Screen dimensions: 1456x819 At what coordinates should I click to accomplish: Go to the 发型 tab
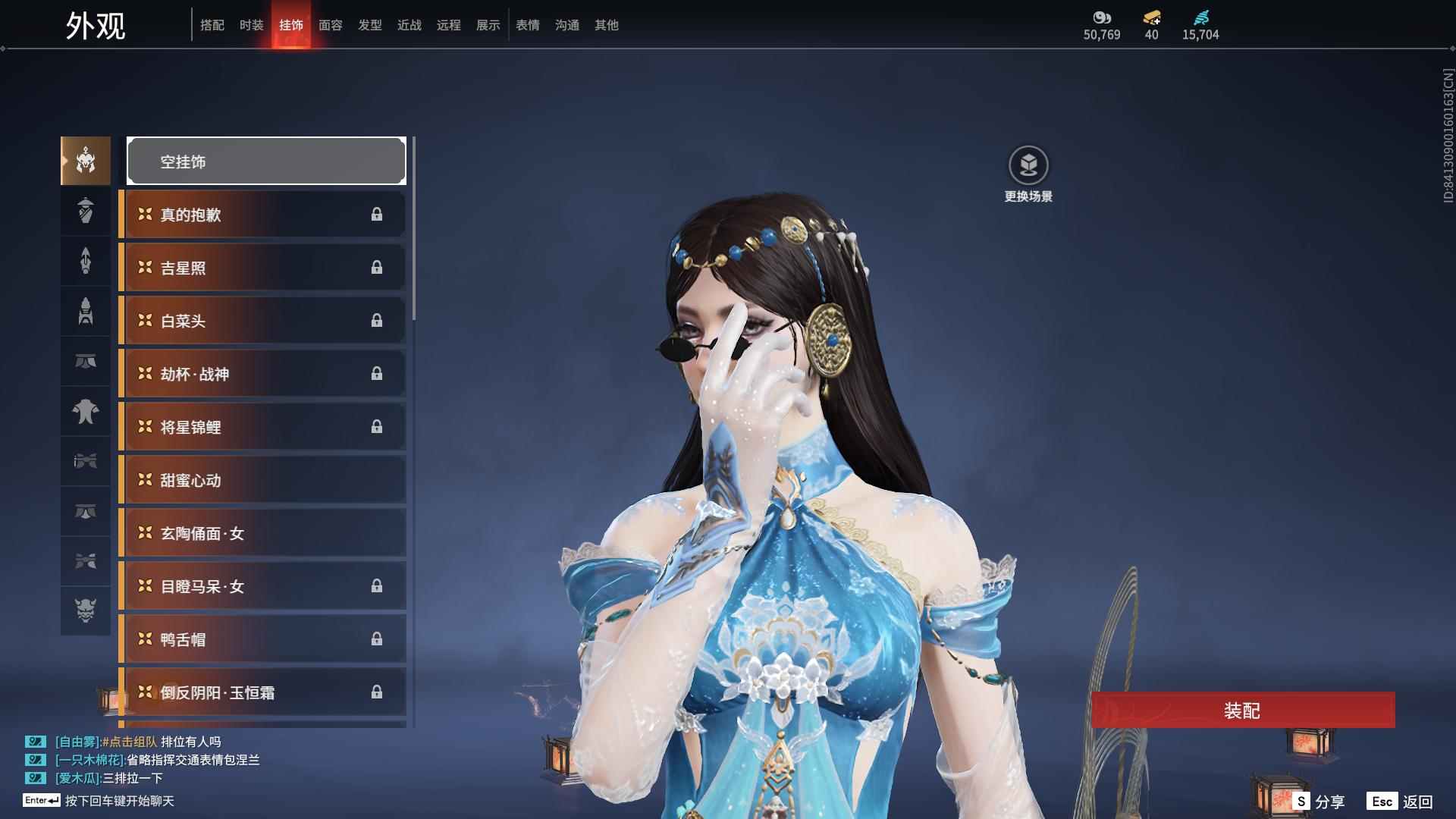[x=369, y=25]
